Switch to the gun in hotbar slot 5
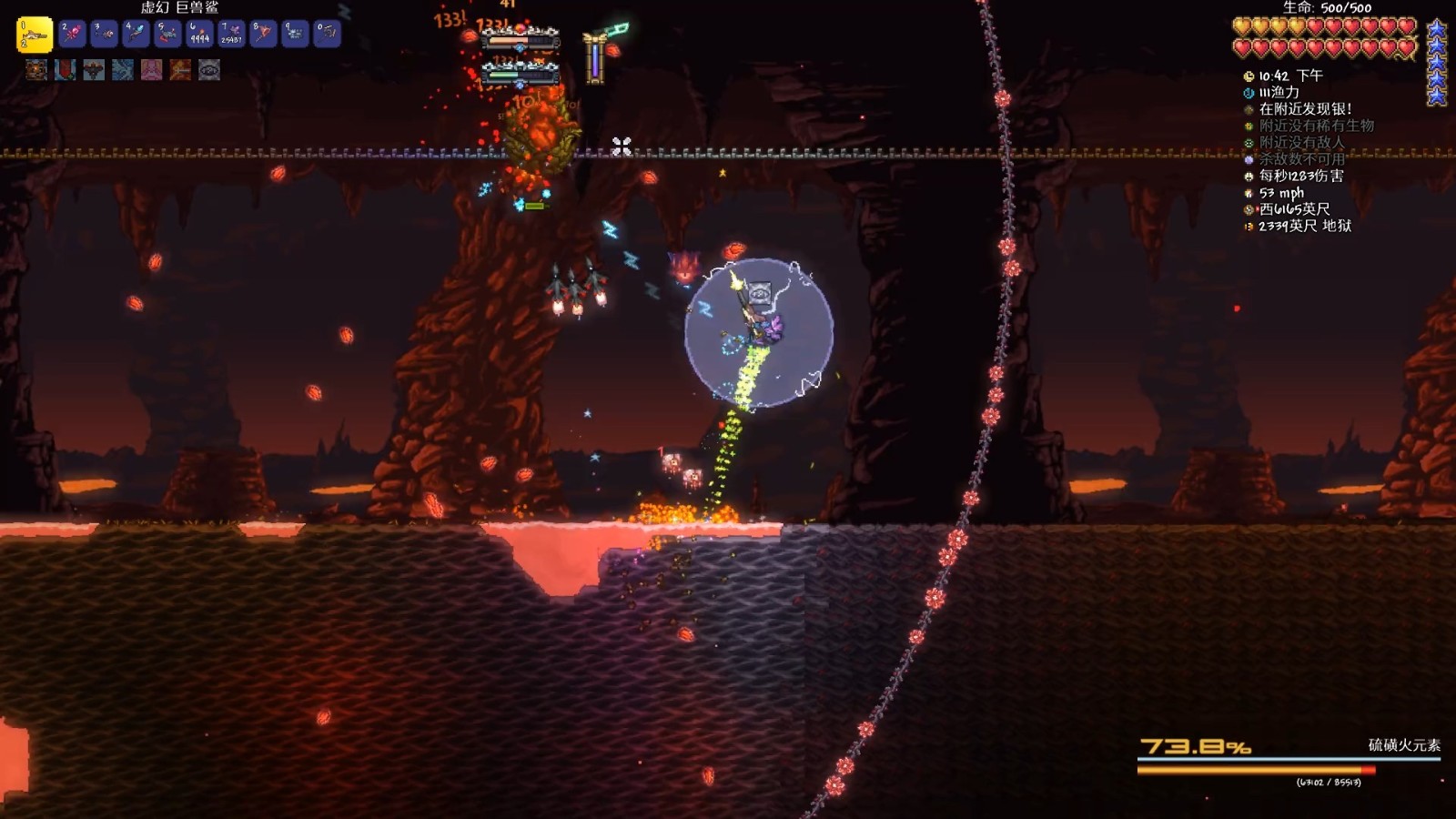The height and width of the screenshot is (819, 1456). [x=167, y=35]
